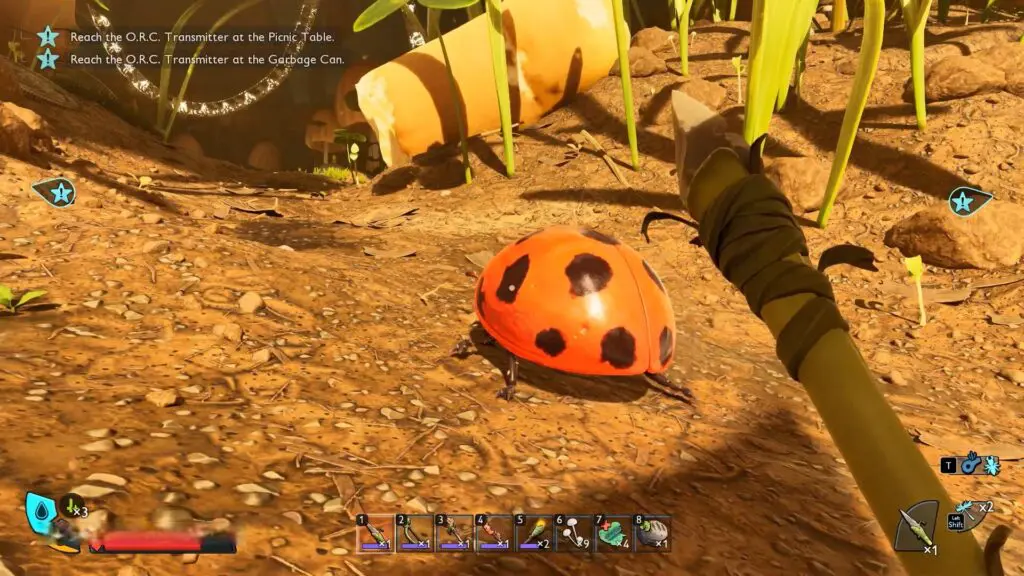
Task: Equip the torch in slot 5
Action: coord(534,533)
